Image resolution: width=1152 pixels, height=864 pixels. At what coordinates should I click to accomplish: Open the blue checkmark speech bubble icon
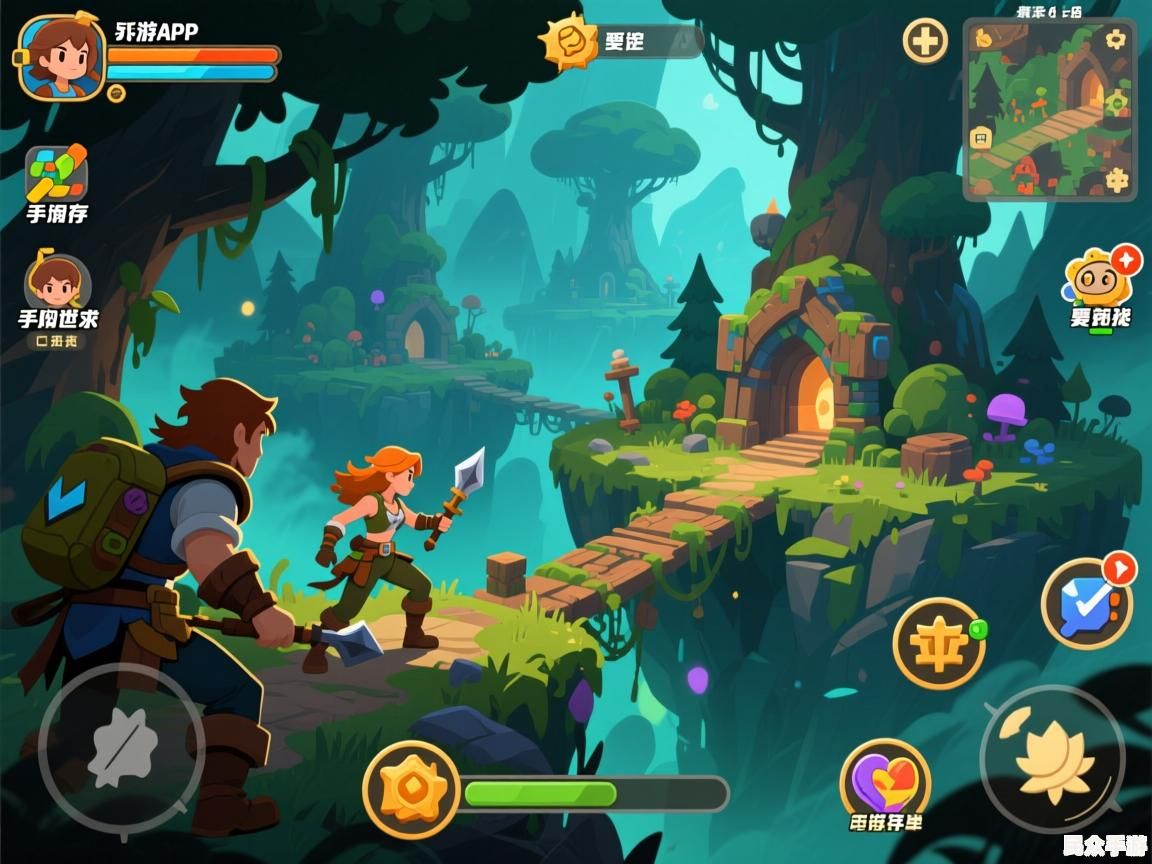[1087, 604]
